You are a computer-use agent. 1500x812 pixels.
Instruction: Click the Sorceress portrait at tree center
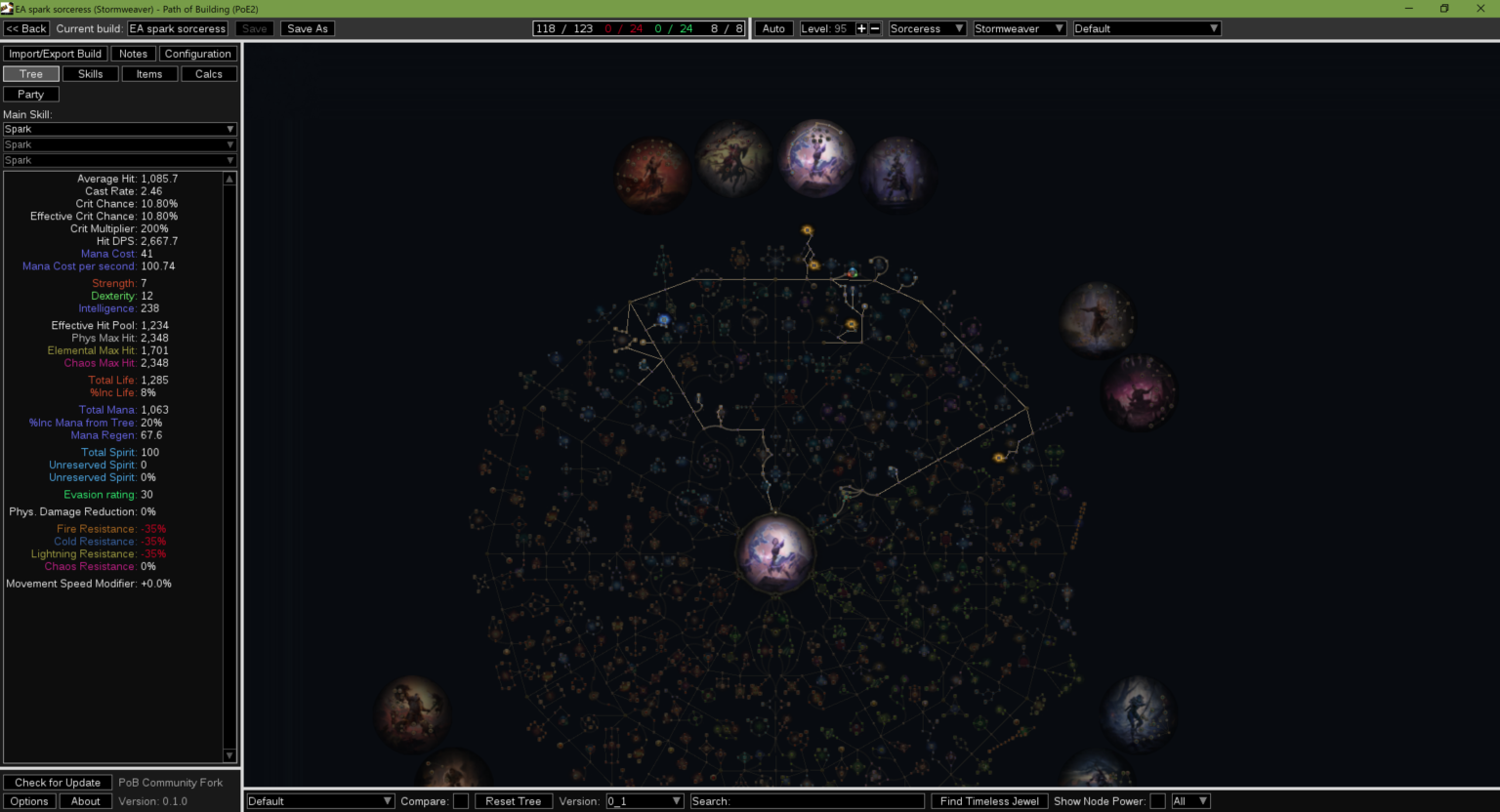click(x=775, y=551)
